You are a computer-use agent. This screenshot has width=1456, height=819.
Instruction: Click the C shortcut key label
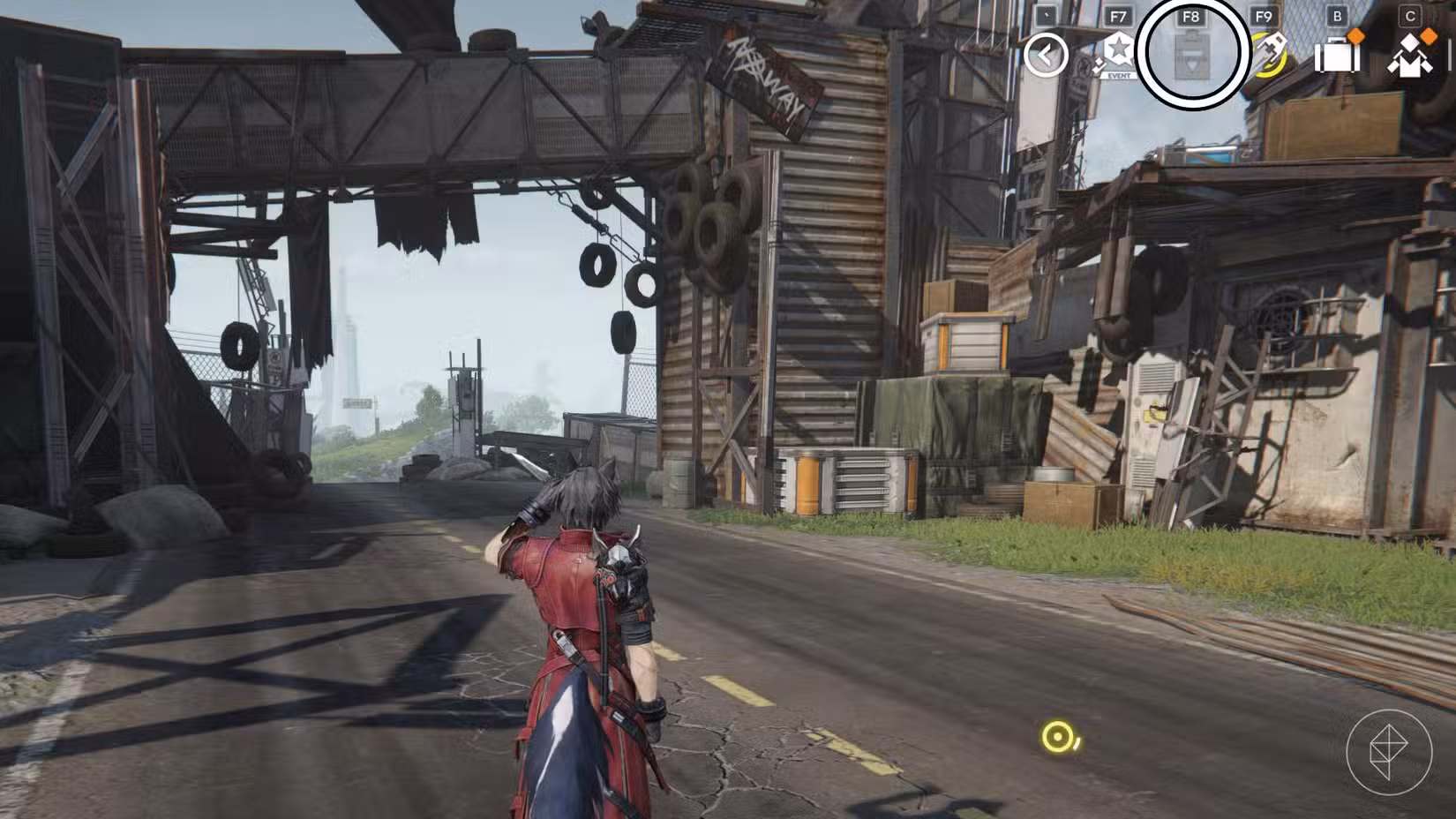[1410, 15]
